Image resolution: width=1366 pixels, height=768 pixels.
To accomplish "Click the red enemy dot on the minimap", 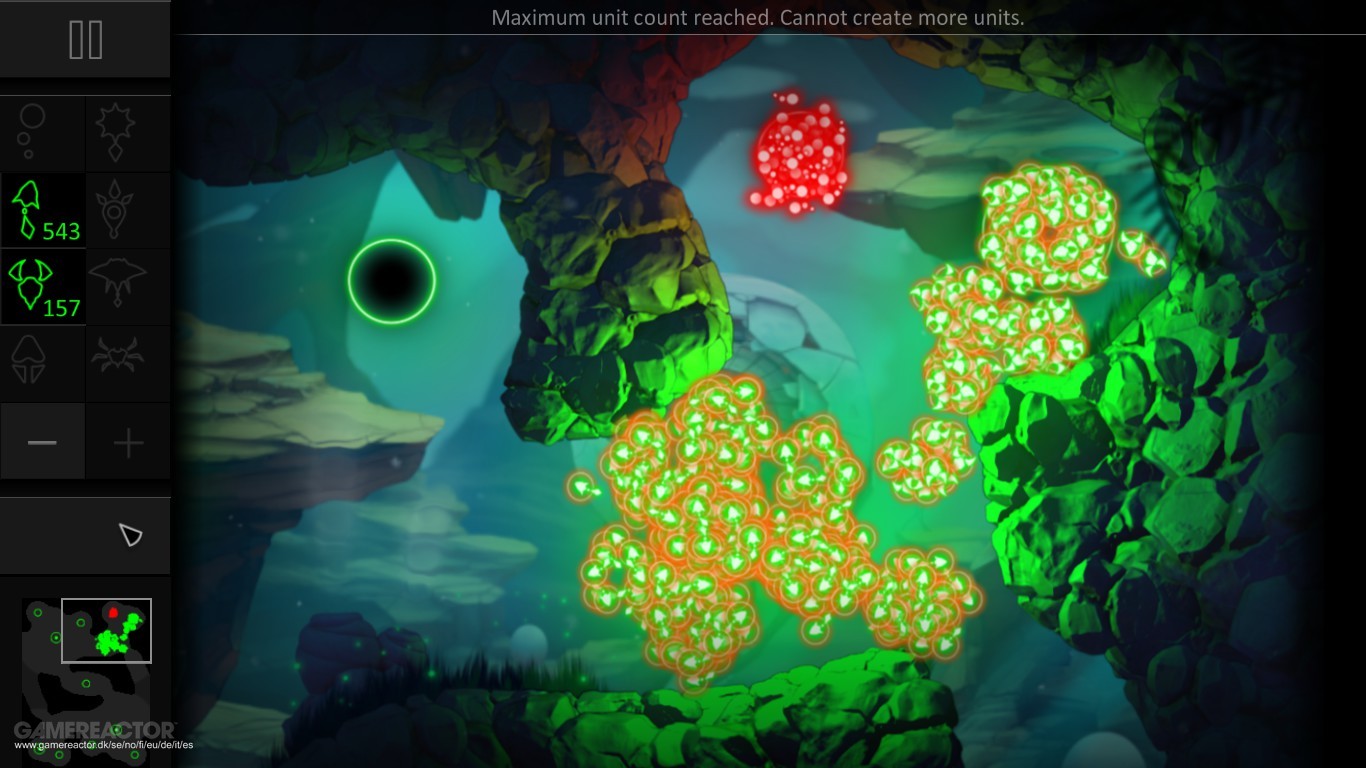I will [113, 611].
